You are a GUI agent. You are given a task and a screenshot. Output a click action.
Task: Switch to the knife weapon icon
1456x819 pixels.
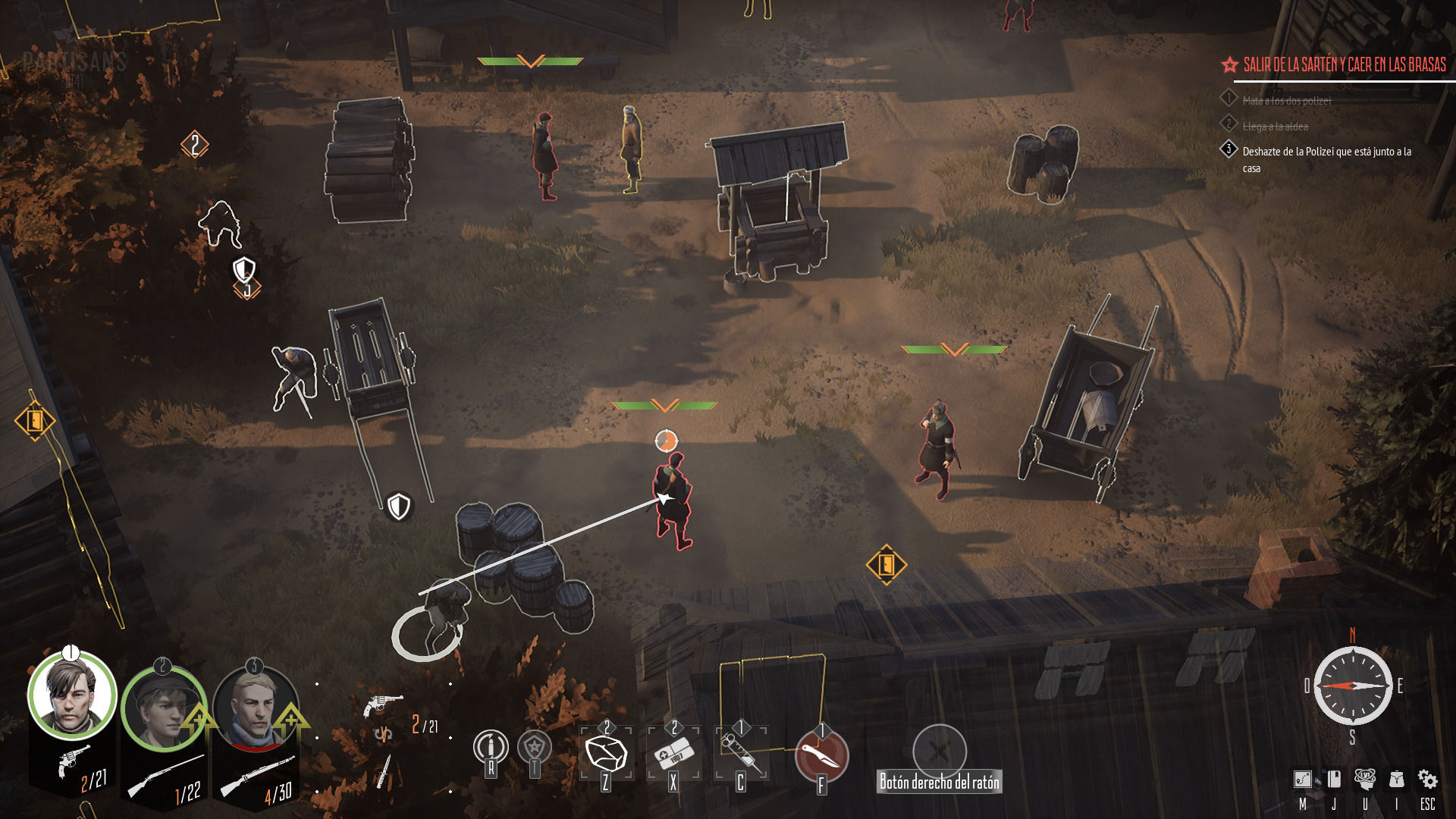tap(384, 770)
